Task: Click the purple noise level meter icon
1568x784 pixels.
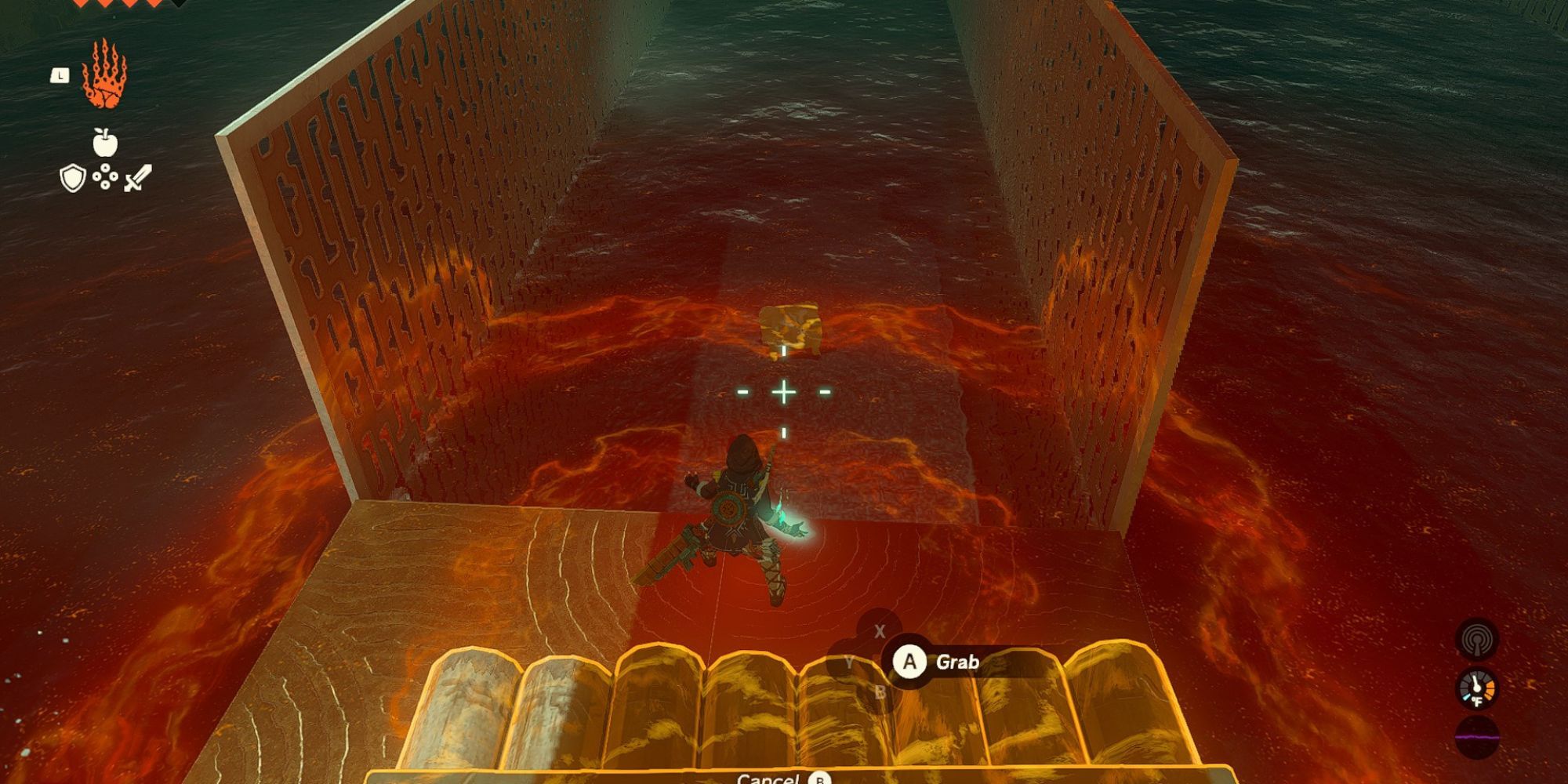Action: 1477,737
